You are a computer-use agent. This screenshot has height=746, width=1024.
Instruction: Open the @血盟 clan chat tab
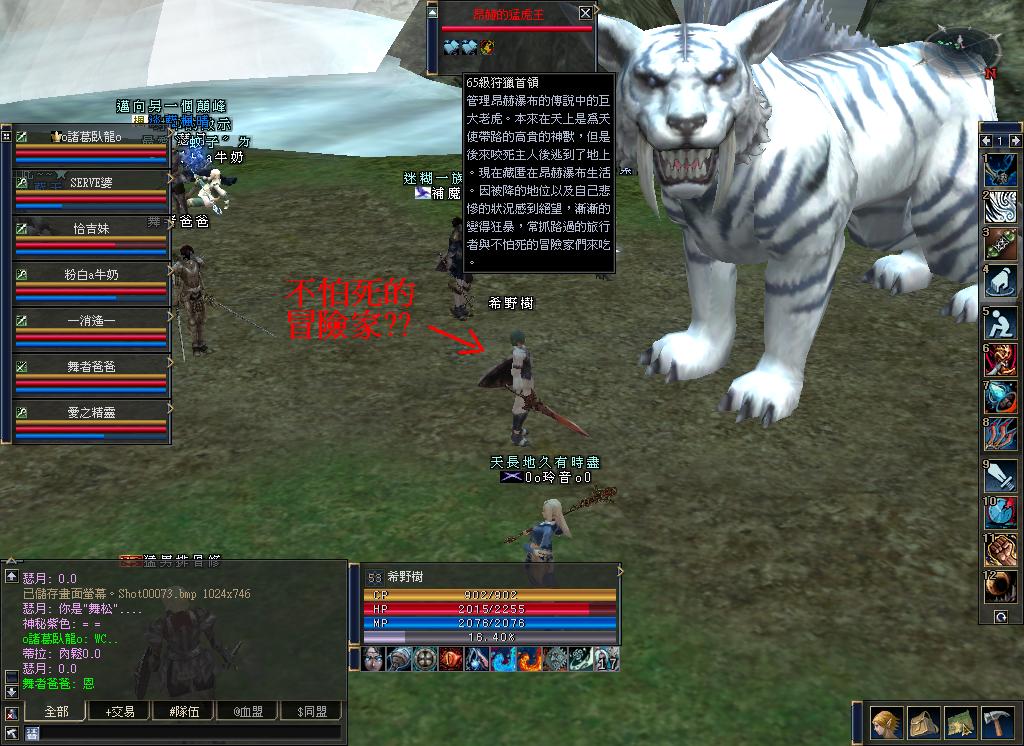pos(250,711)
